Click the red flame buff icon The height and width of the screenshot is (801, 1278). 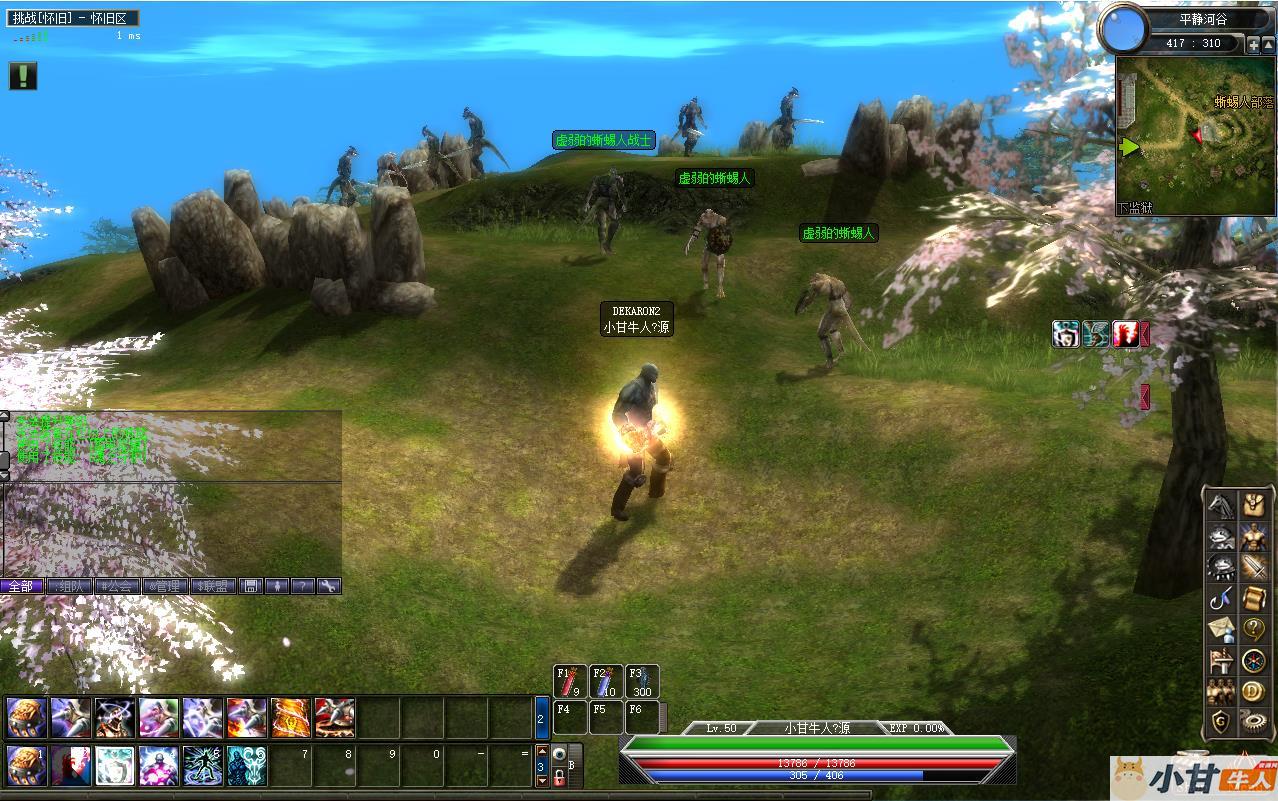coord(1125,334)
